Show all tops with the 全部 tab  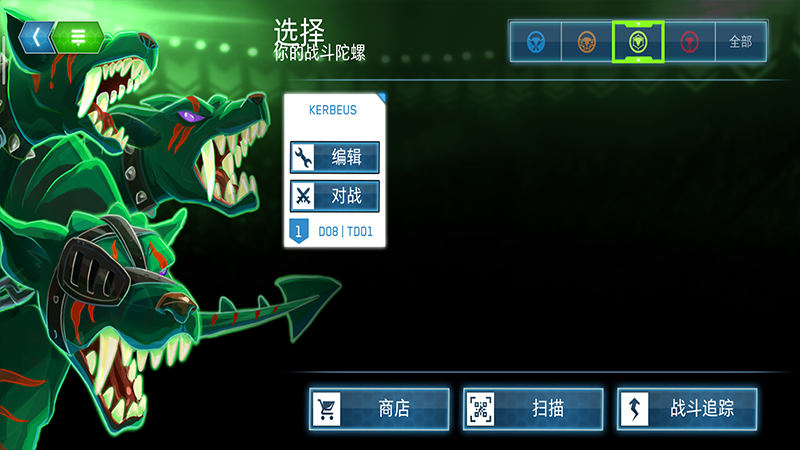[741, 42]
